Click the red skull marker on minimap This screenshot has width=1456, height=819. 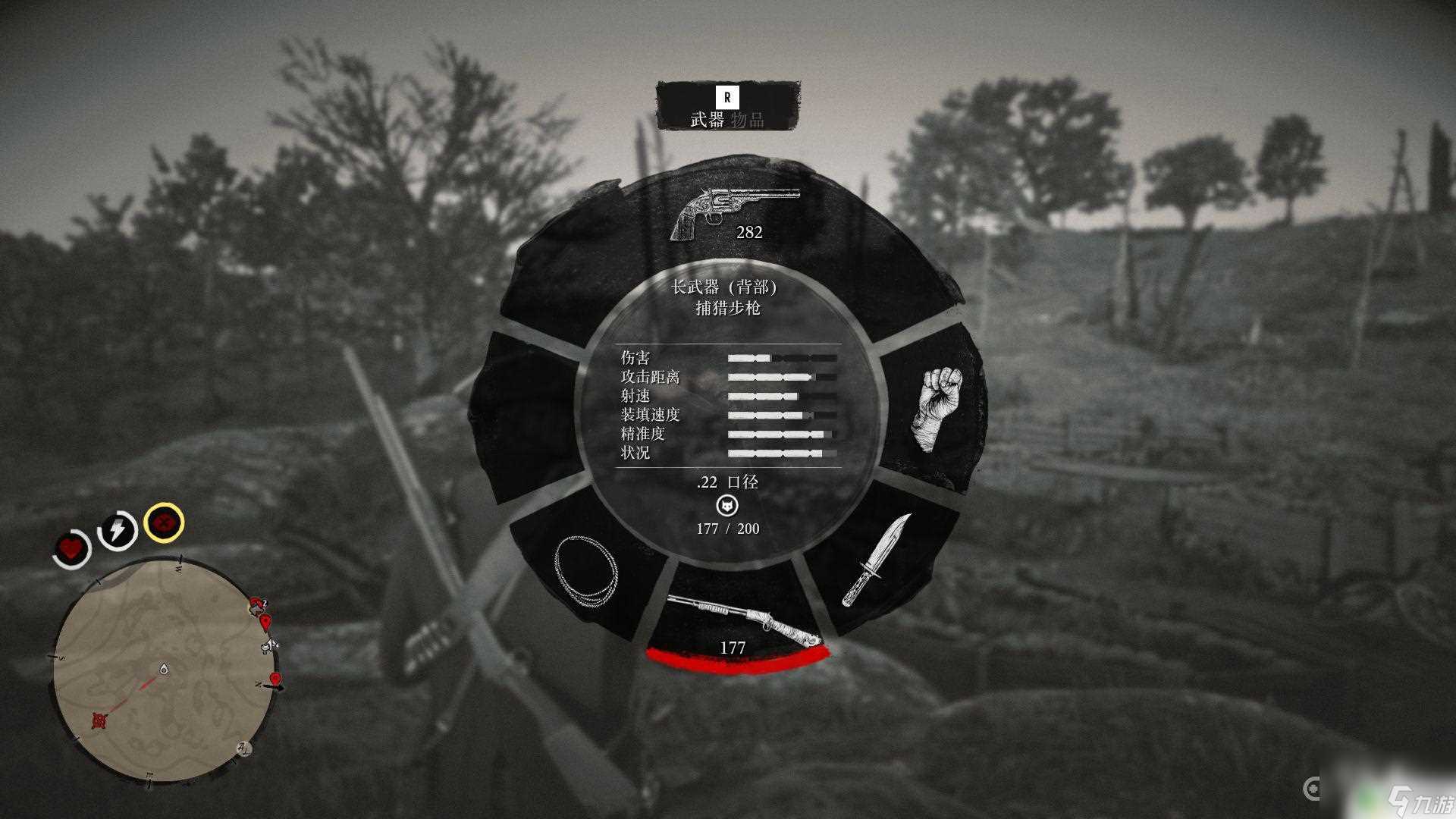coord(99,720)
